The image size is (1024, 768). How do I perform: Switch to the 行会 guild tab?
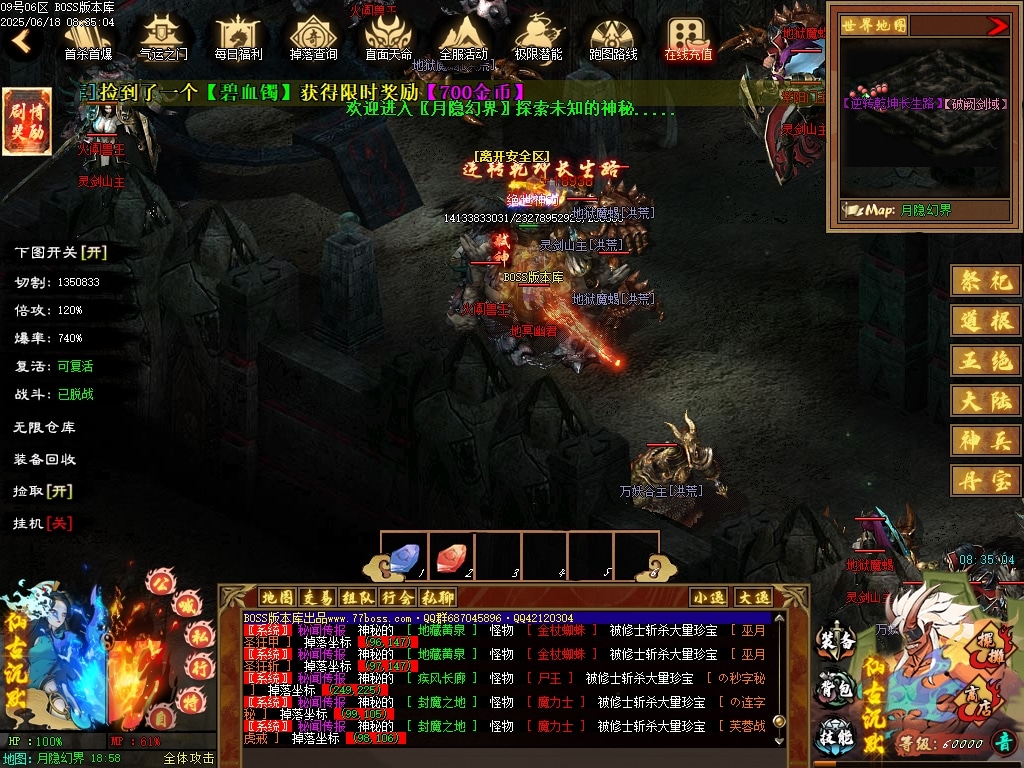tap(396, 597)
